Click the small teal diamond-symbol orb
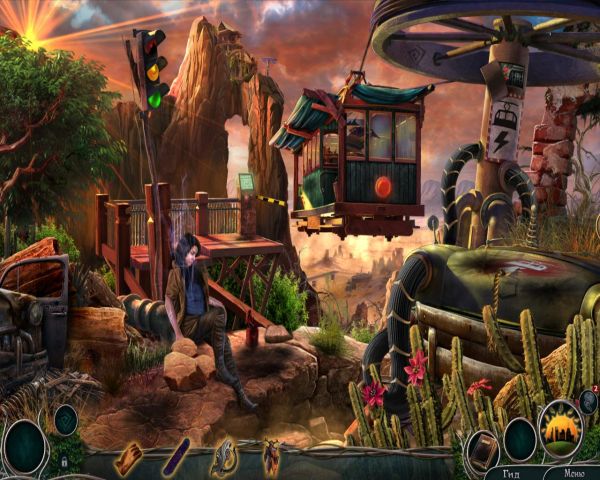Image resolution: width=600 pixels, height=480 pixels. tap(65, 419)
